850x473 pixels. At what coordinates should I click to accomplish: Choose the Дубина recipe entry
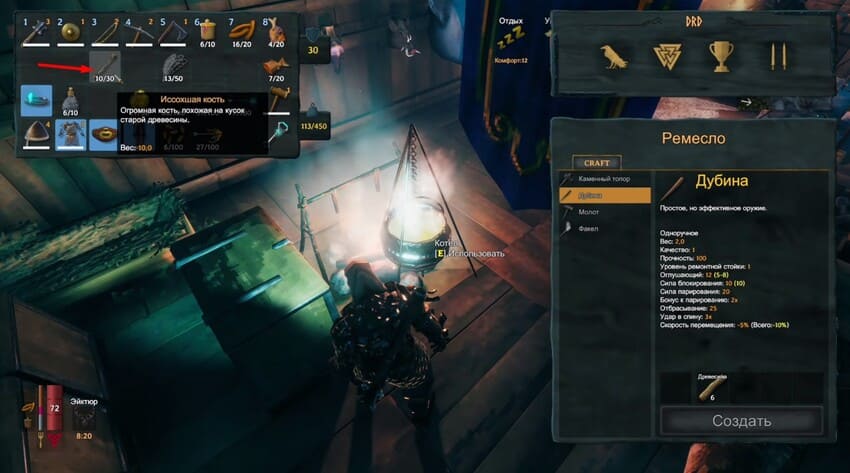(606, 194)
